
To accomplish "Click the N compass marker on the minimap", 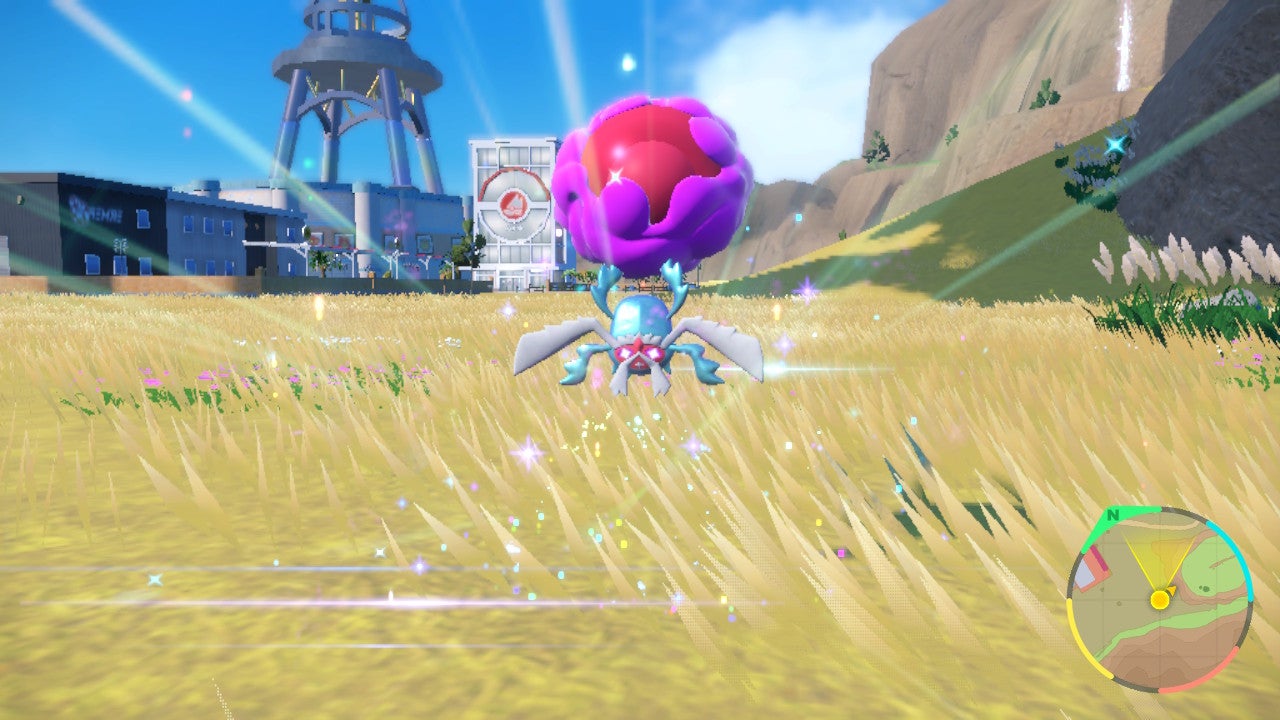I will [x=1114, y=516].
